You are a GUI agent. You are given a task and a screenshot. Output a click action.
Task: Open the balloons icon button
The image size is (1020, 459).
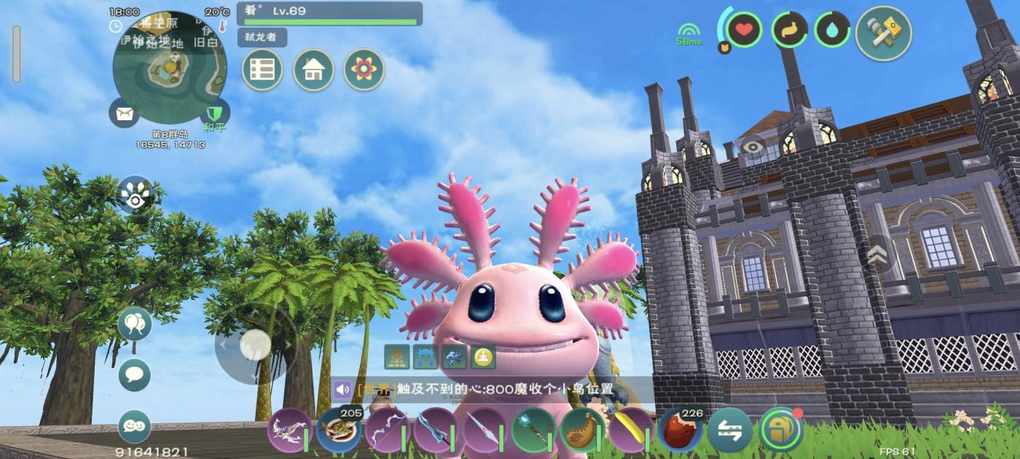click(x=134, y=324)
